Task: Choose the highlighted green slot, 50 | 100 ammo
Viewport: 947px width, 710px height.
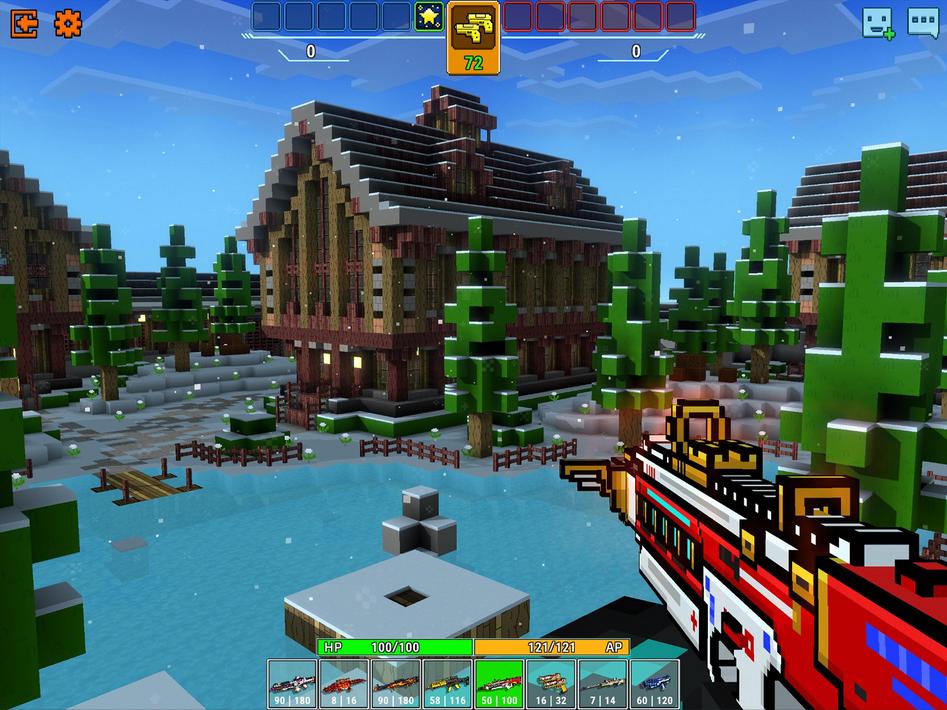Action: pyautogui.click(x=498, y=684)
